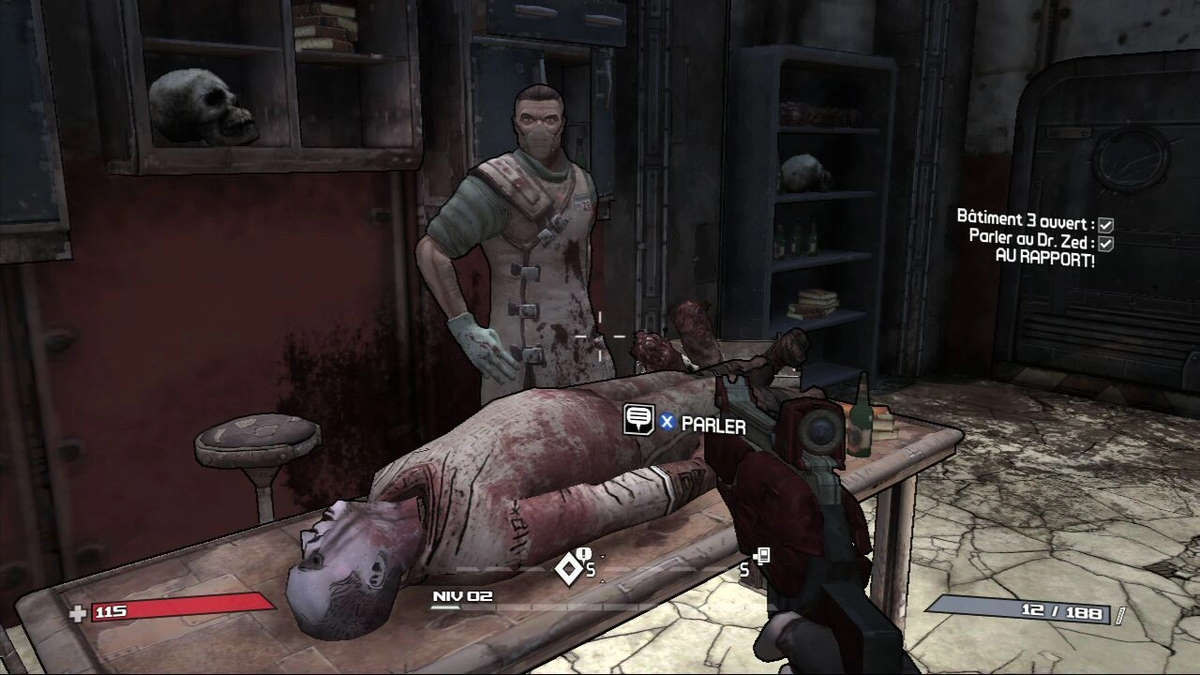The width and height of the screenshot is (1200, 675).
Task: Select the "AU RAPPORT!" objective line
Action: pyautogui.click(x=1045, y=259)
